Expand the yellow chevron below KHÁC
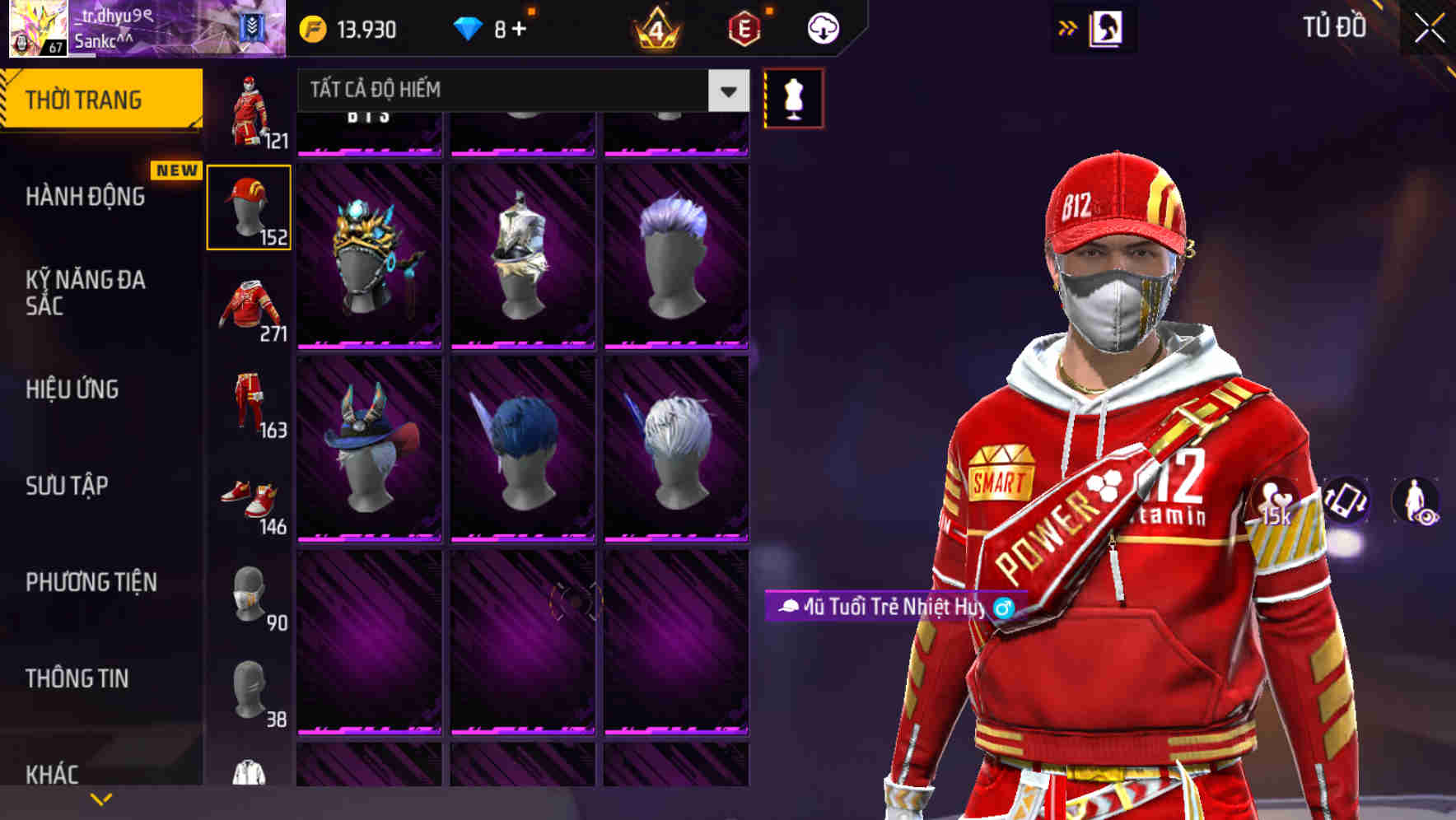The image size is (1456, 820). coord(100,799)
